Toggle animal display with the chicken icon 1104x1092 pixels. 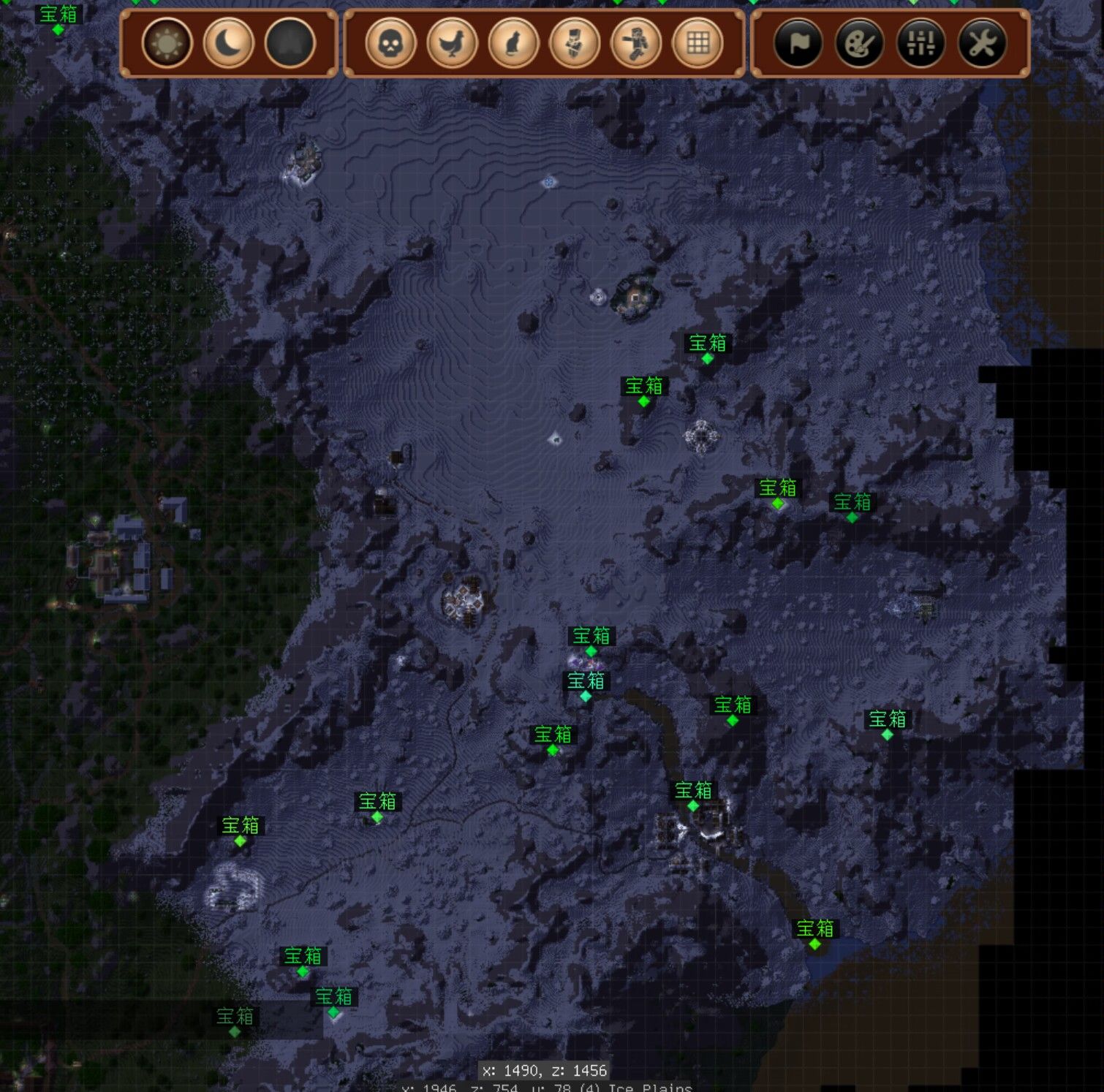pyautogui.click(x=452, y=43)
